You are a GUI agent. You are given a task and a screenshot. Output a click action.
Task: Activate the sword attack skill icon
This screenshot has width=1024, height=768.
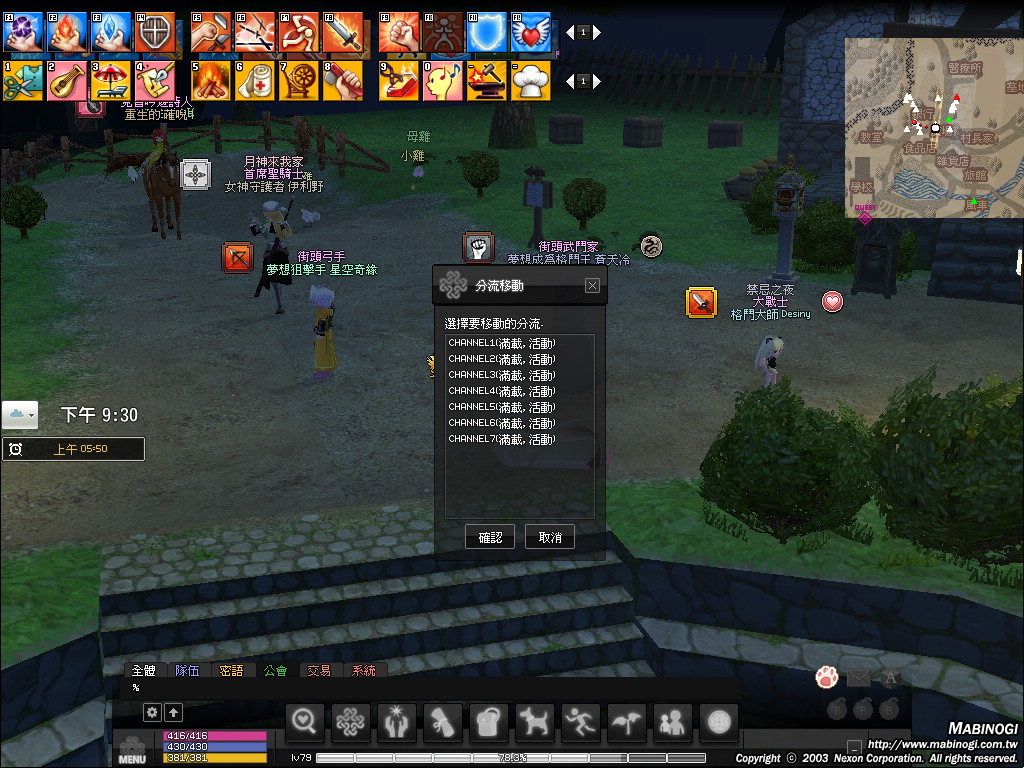tap(342, 32)
